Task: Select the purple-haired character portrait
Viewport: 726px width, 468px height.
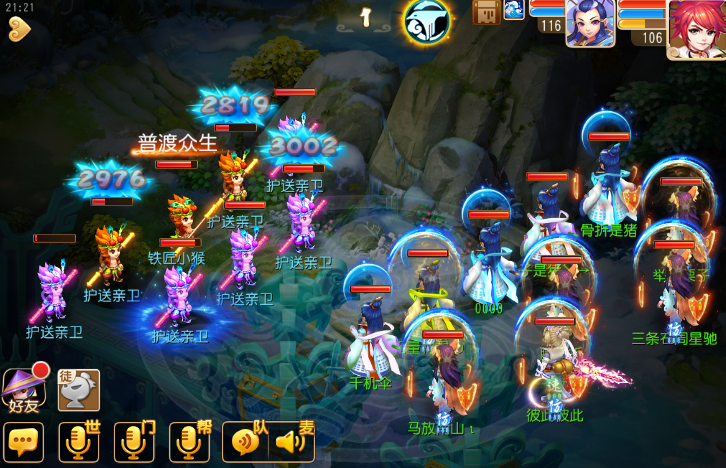Action: (x=590, y=23)
